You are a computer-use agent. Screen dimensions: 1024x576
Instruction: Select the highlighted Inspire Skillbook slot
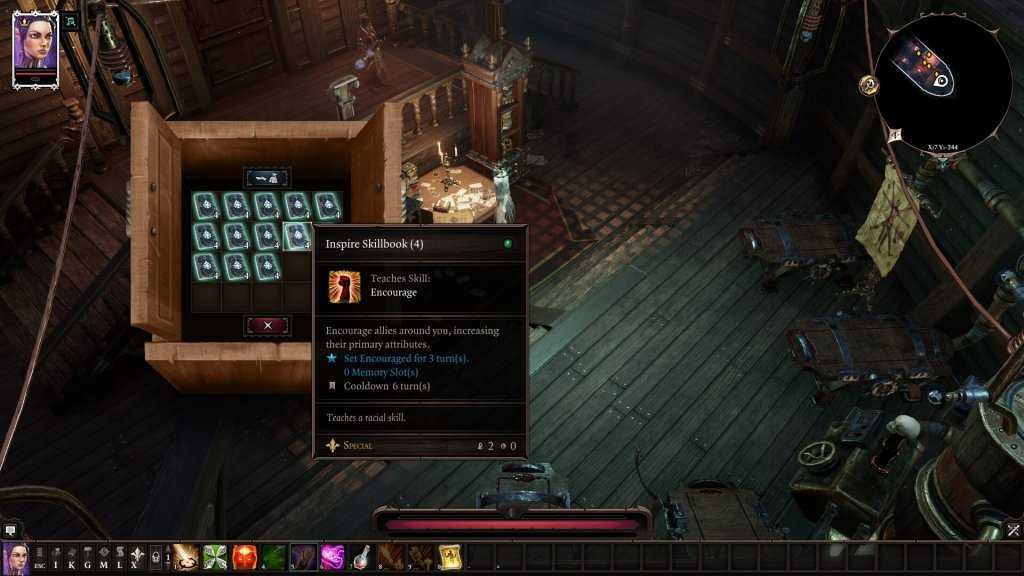pos(297,236)
